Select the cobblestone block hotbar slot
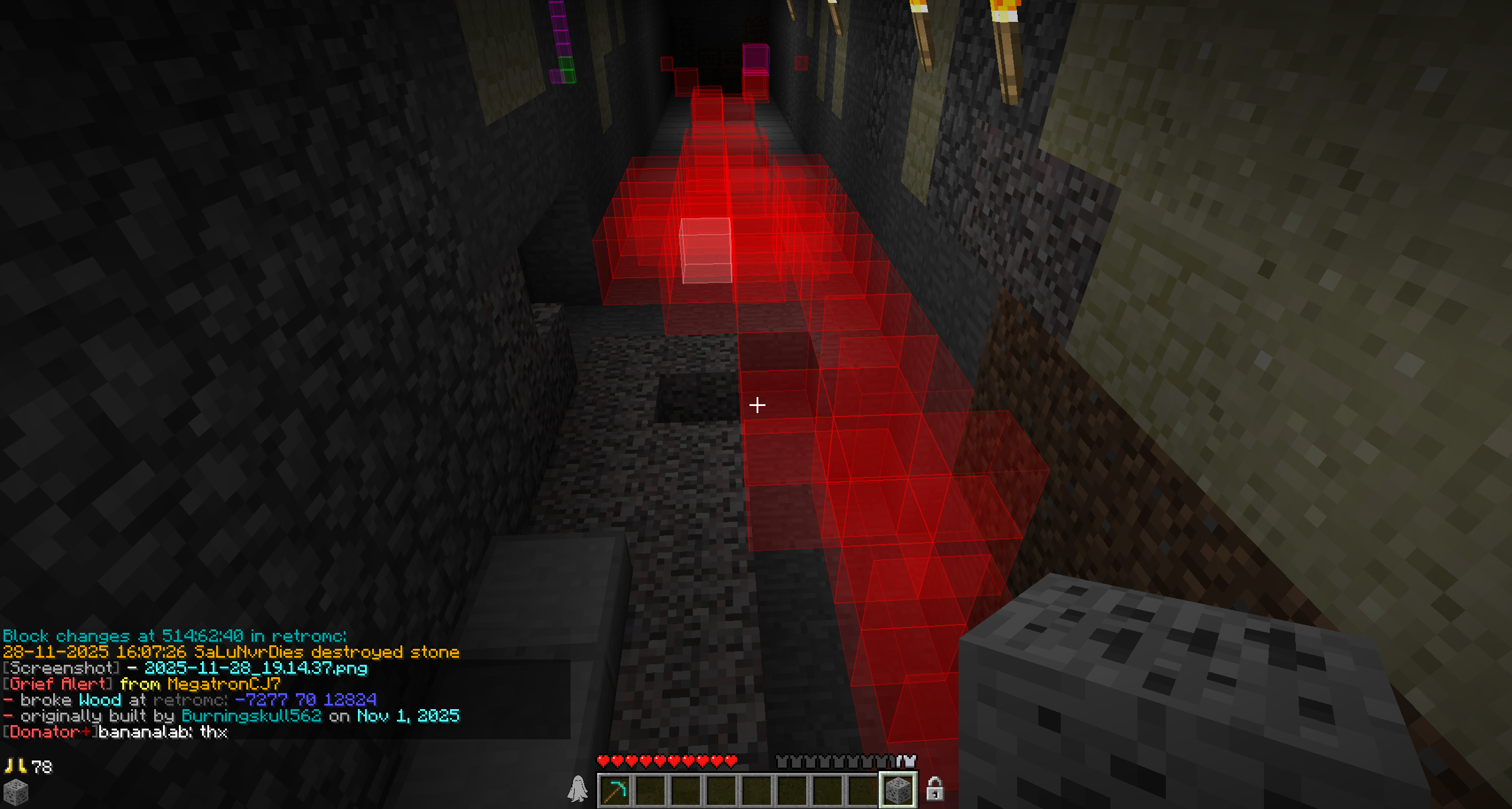 (x=898, y=791)
